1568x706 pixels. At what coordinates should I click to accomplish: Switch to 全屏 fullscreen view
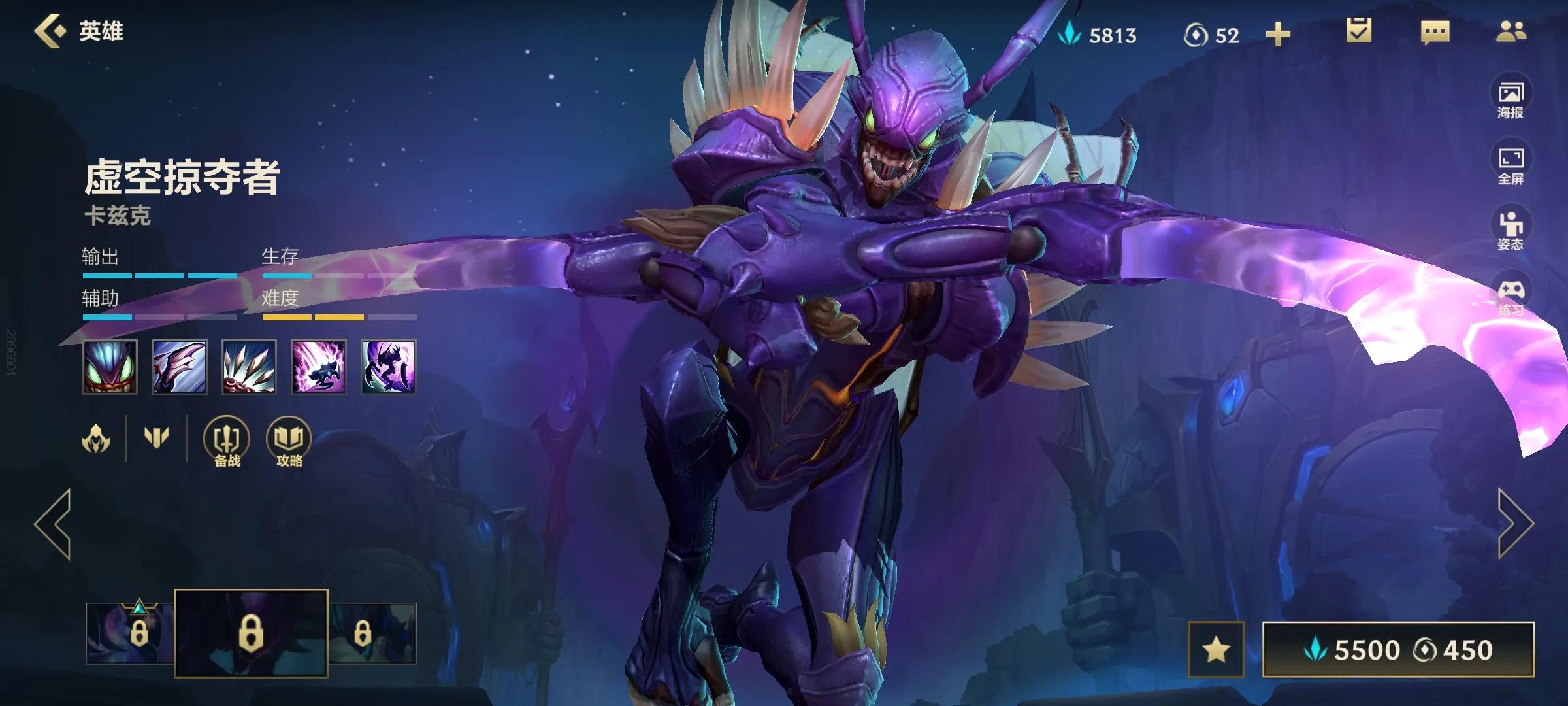(x=1511, y=165)
